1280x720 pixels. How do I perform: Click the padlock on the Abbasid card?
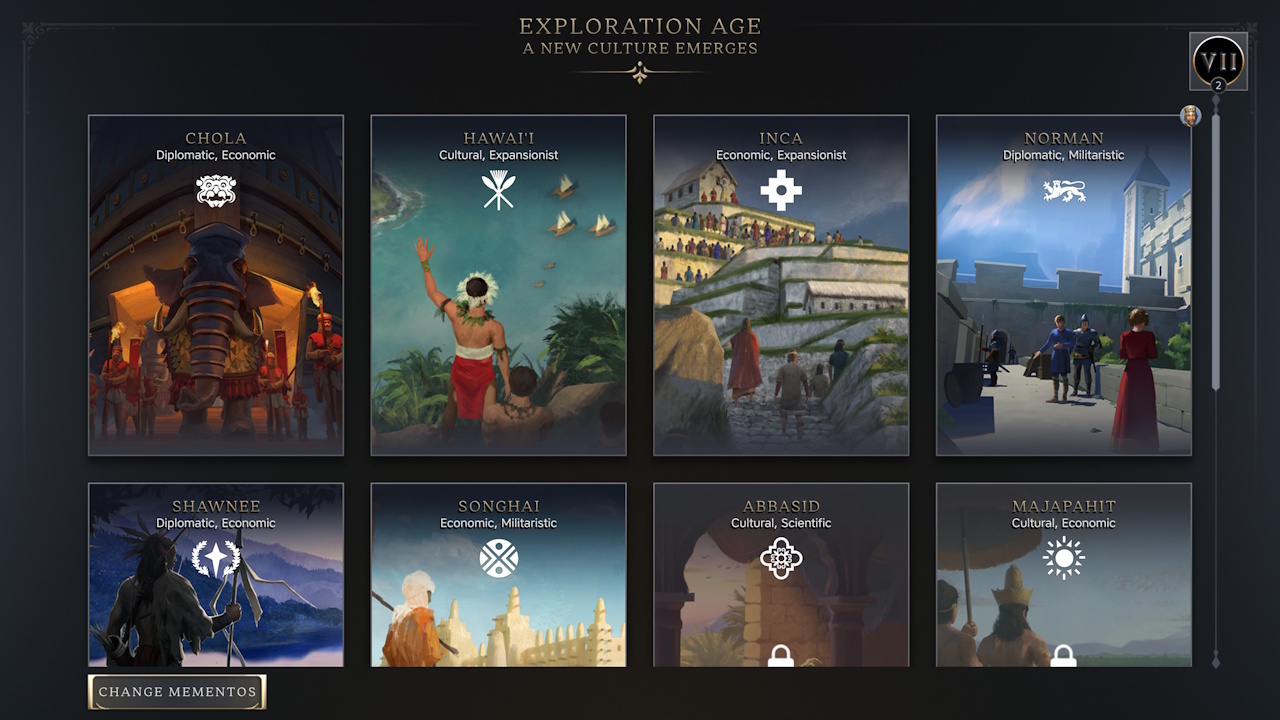pos(781,657)
